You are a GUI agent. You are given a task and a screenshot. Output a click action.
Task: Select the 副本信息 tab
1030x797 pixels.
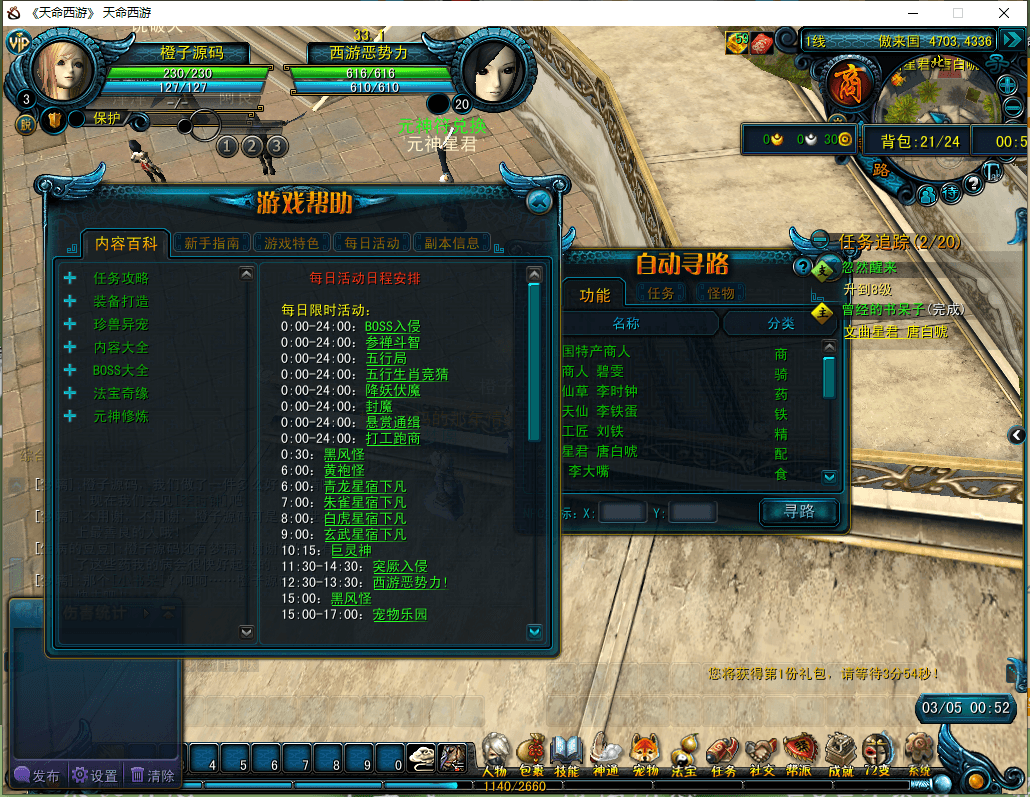pos(452,242)
